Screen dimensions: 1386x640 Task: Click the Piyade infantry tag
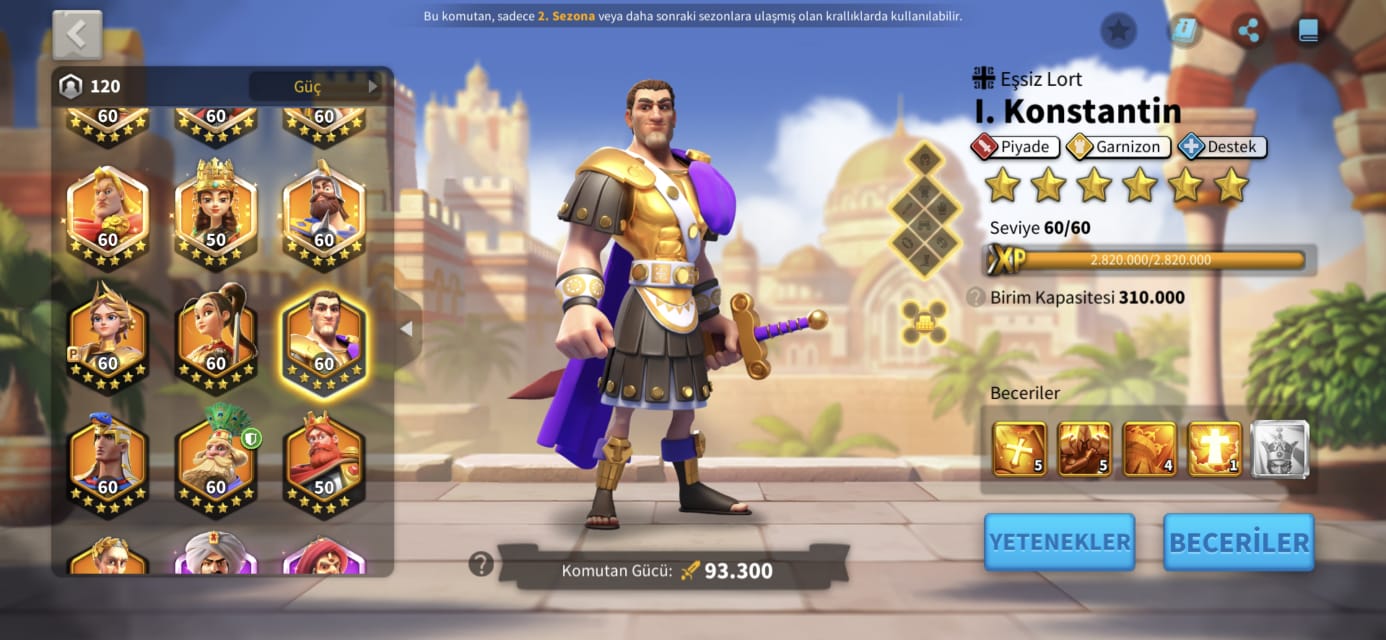[x=1014, y=147]
